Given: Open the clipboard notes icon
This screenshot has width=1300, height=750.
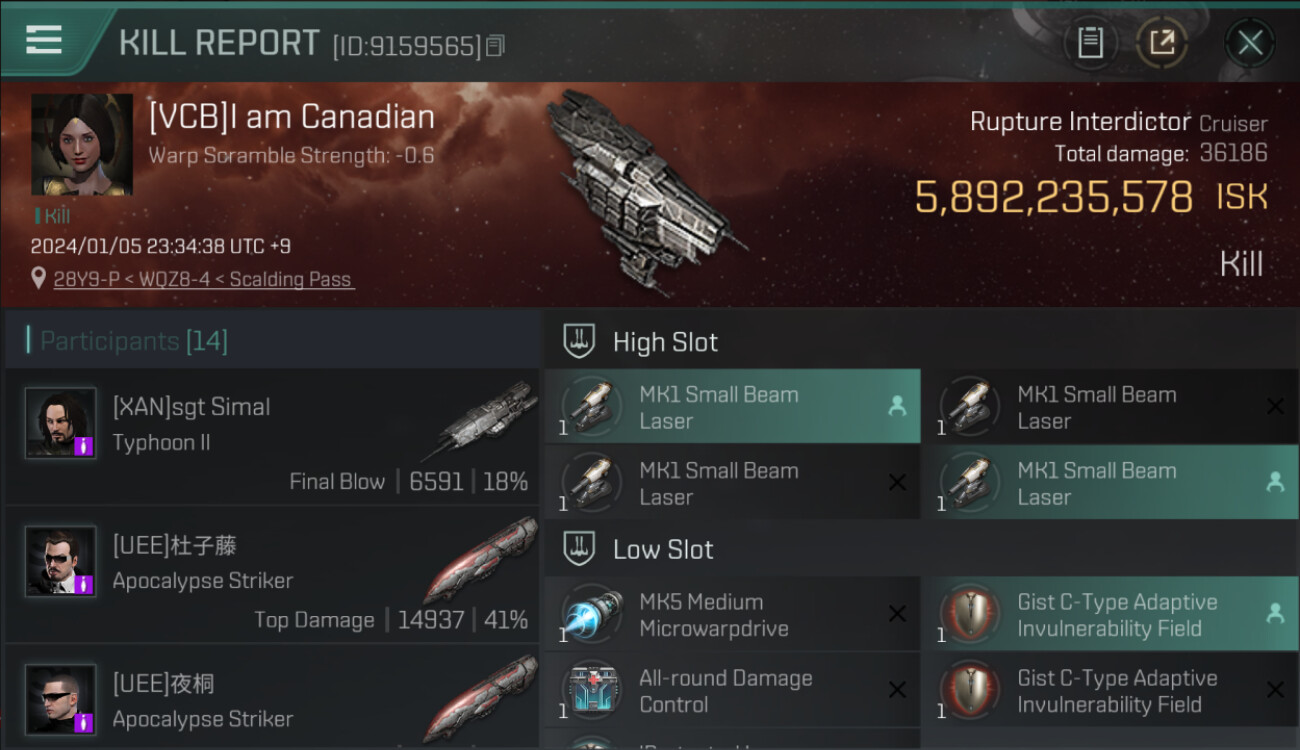Looking at the screenshot, I should [x=1090, y=43].
